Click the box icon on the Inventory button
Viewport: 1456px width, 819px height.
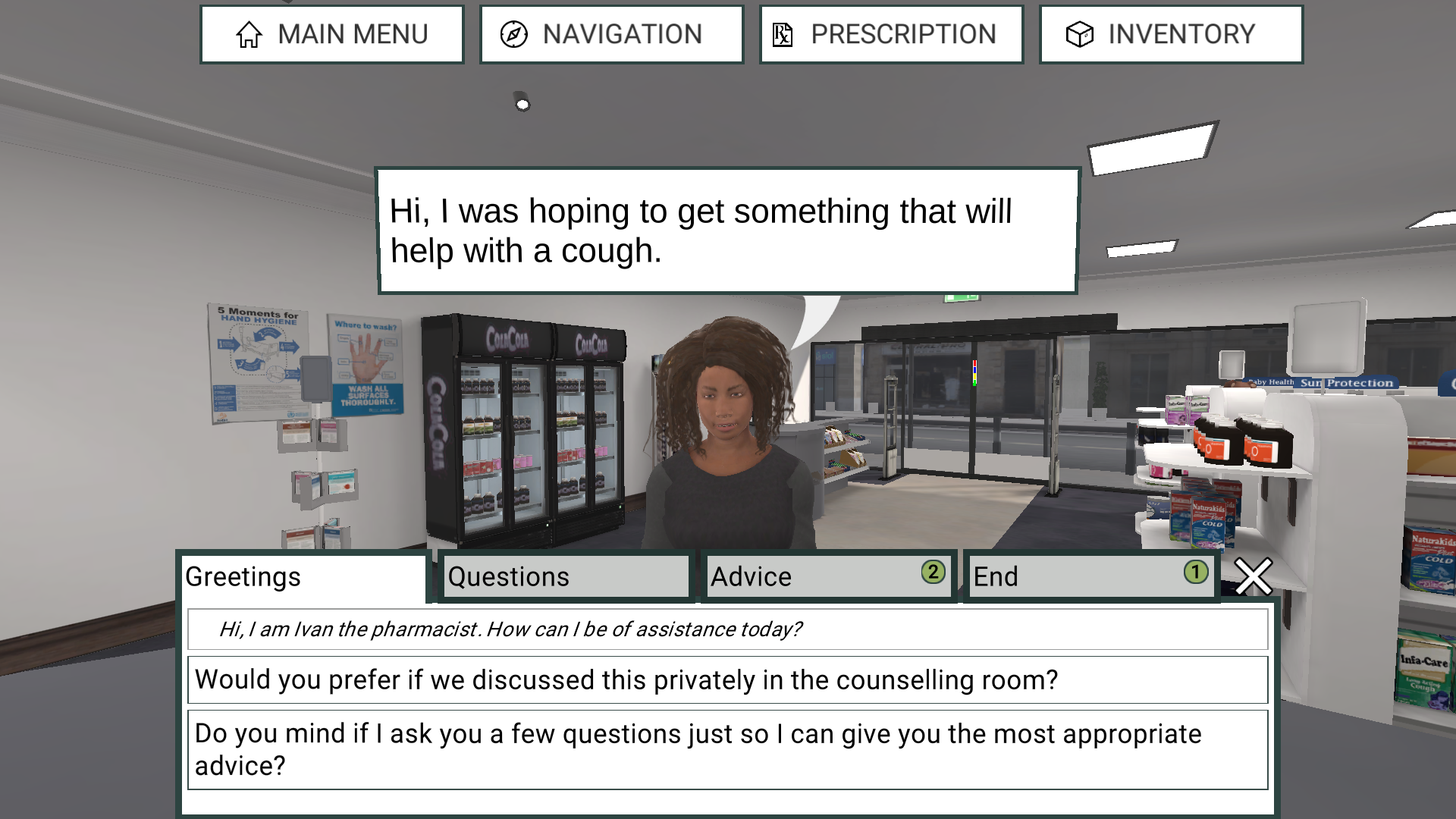click(x=1080, y=34)
